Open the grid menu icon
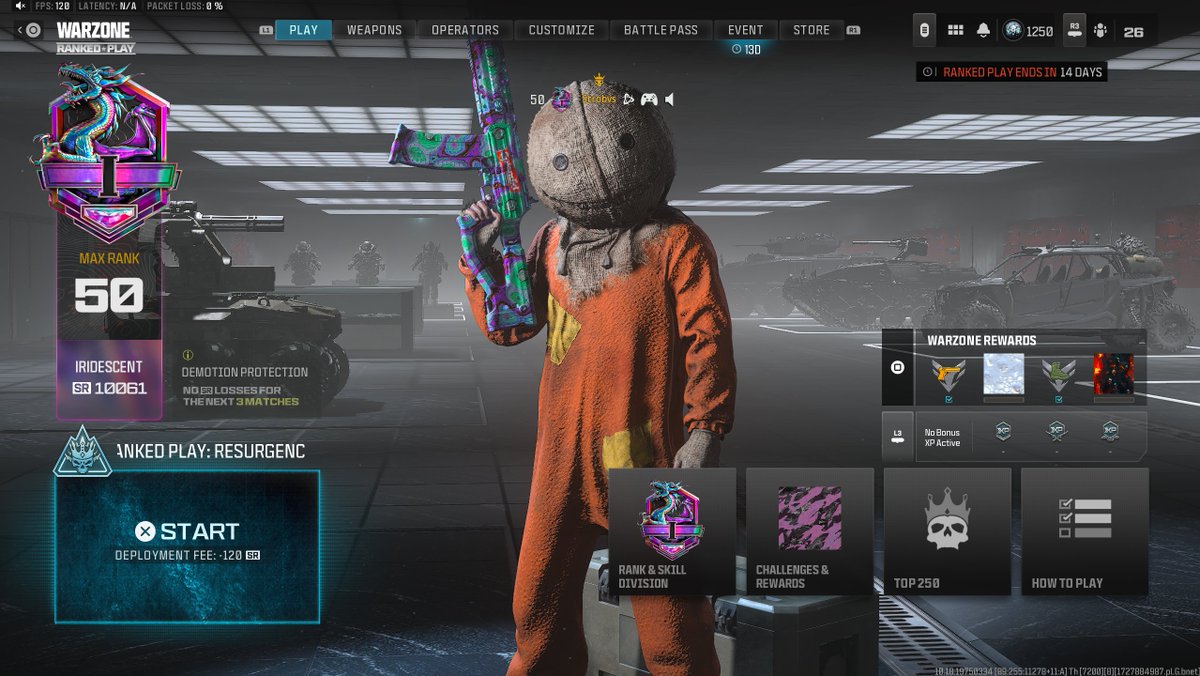 pyautogui.click(x=954, y=31)
